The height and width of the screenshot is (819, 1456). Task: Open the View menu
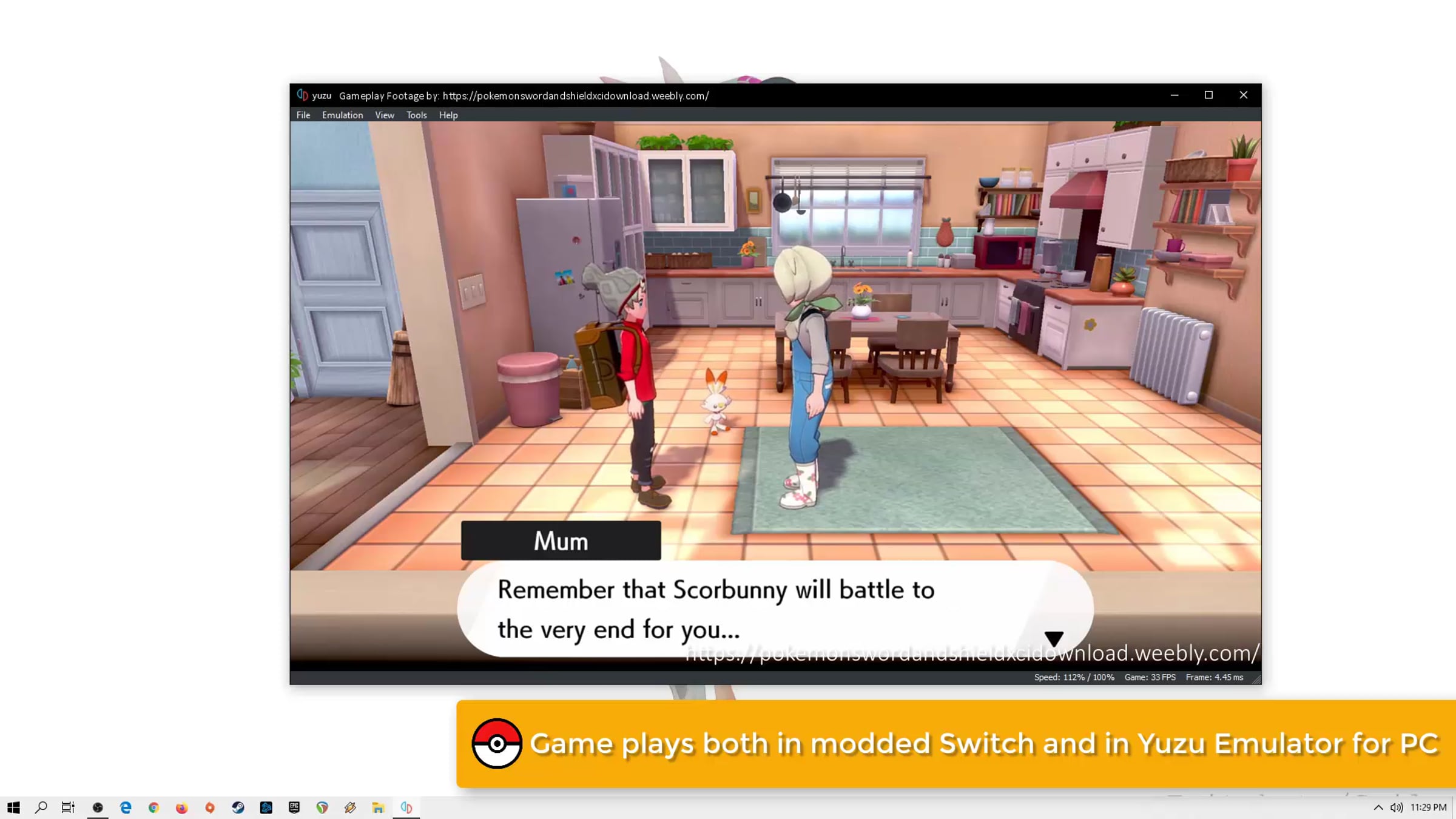coord(384,115)
